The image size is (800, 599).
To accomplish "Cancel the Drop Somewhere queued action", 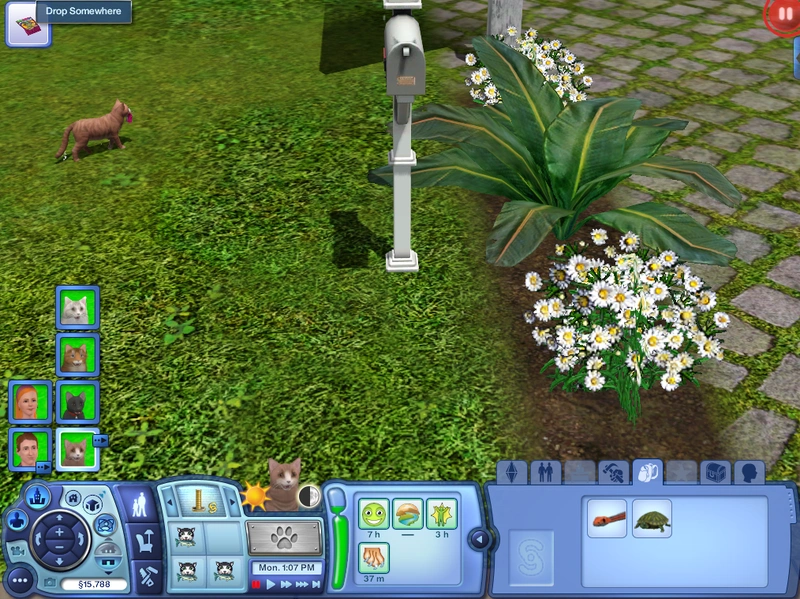I will tap(21, 23).
